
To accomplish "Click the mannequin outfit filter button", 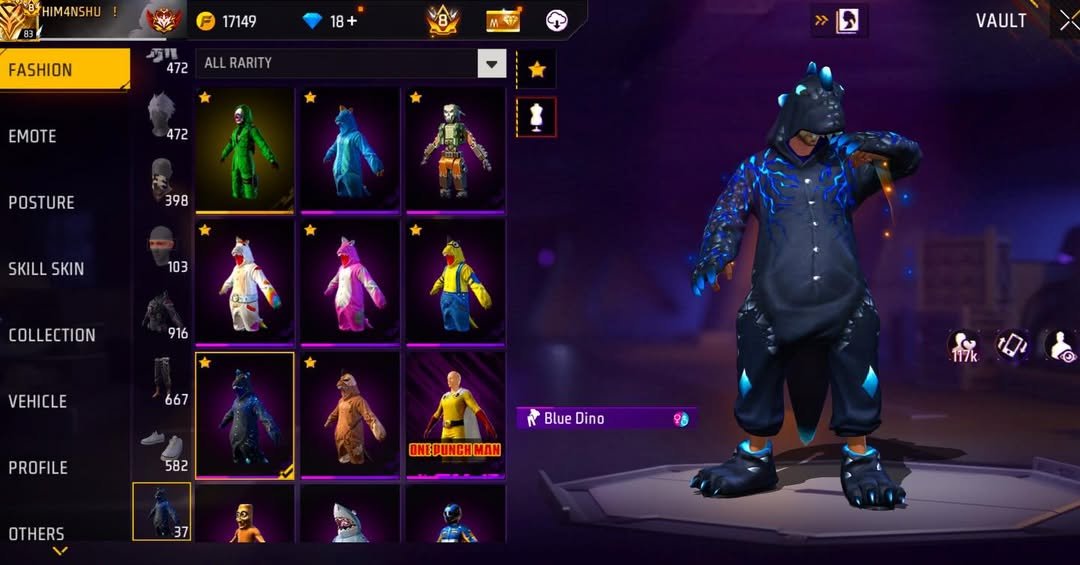I will tap(537, 116).
